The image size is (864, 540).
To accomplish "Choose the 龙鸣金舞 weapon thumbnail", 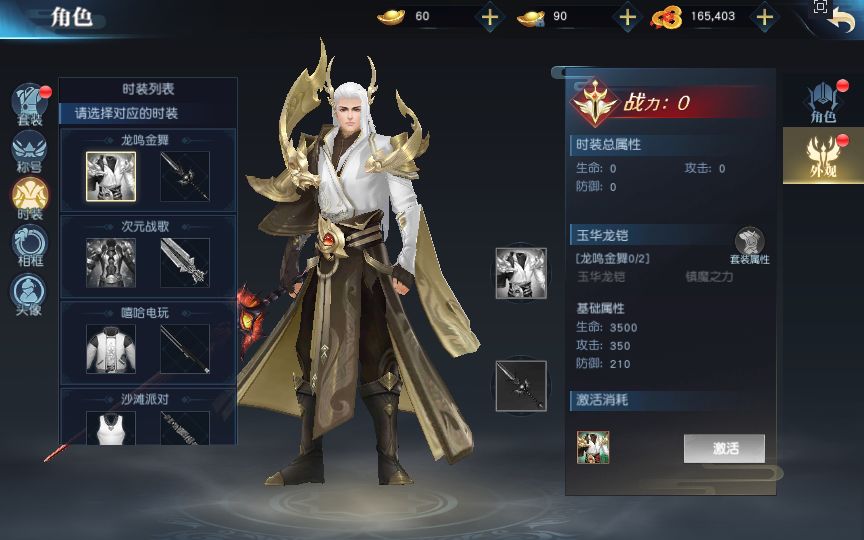I will (185, 177).
